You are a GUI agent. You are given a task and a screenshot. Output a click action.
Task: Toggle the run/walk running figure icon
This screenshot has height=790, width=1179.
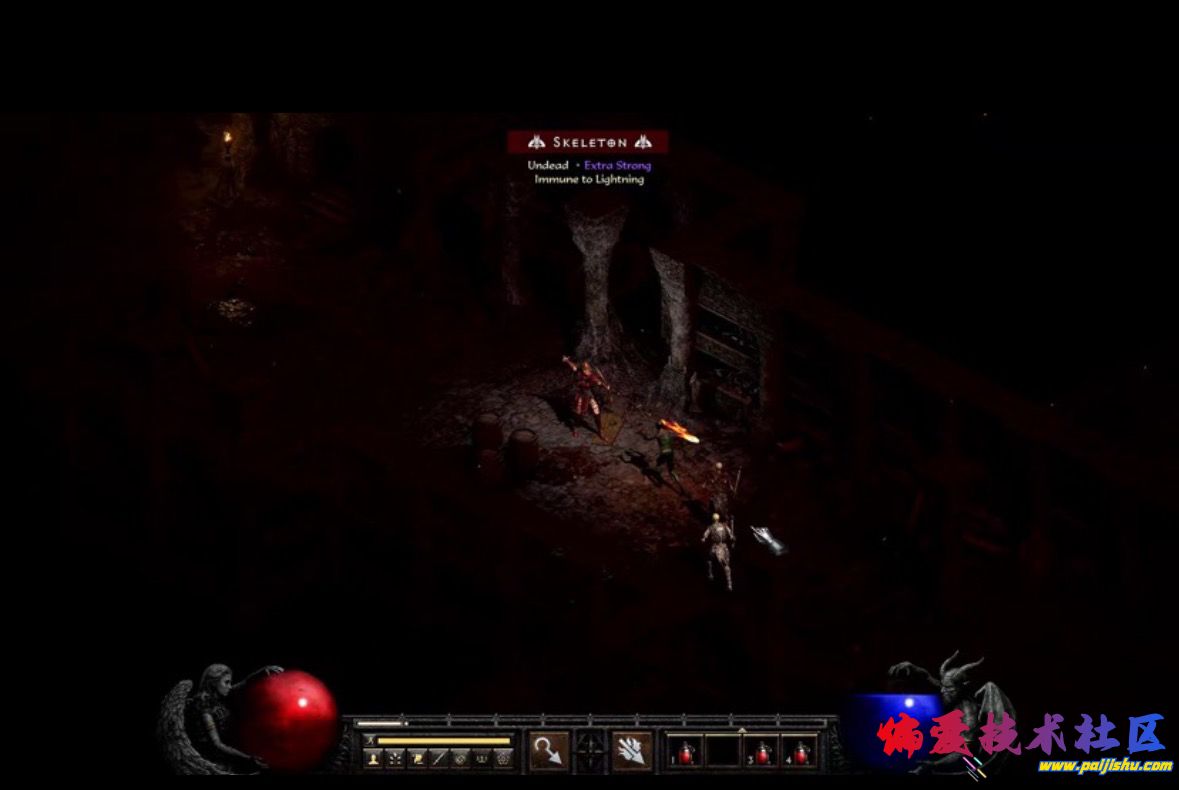tap(370, 740)
